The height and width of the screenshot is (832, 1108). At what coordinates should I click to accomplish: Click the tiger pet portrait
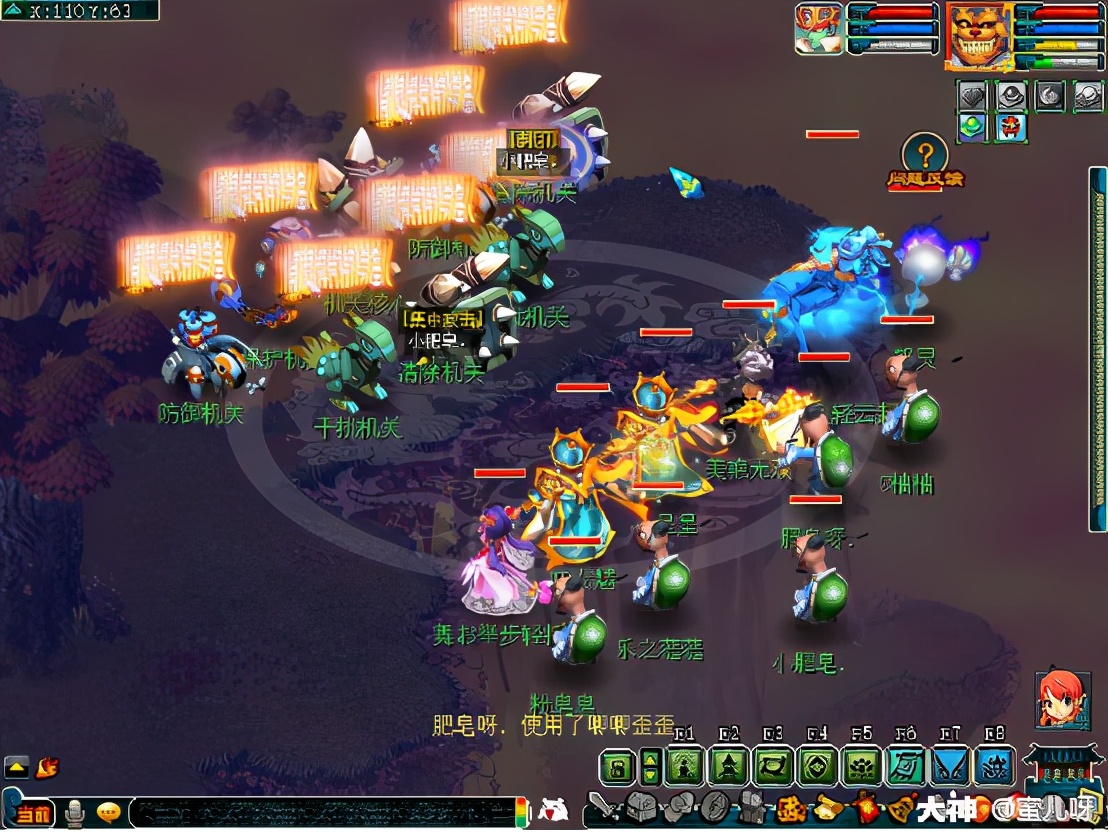[979, 35]
